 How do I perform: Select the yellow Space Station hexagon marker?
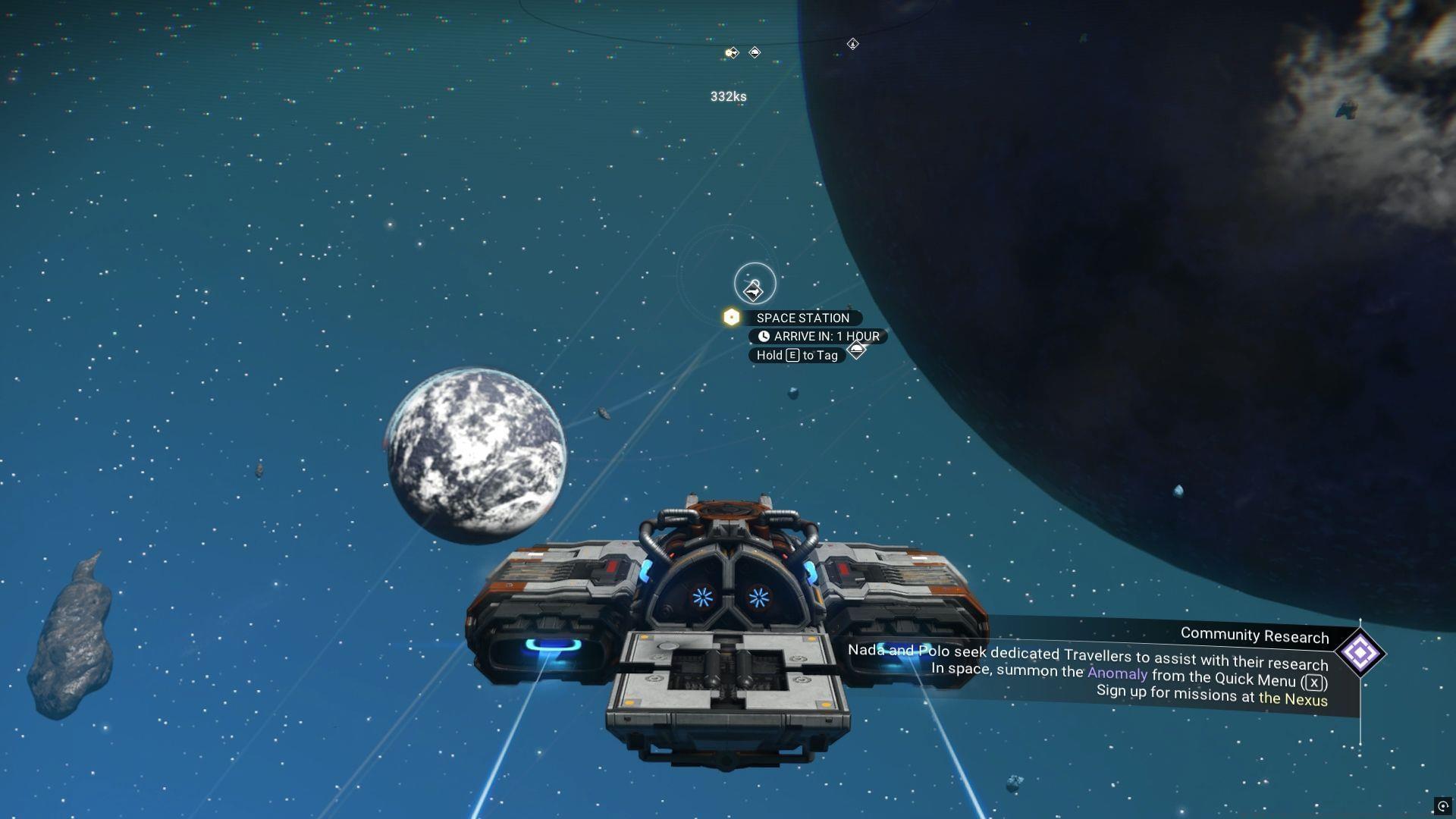[x=730, y=318]
